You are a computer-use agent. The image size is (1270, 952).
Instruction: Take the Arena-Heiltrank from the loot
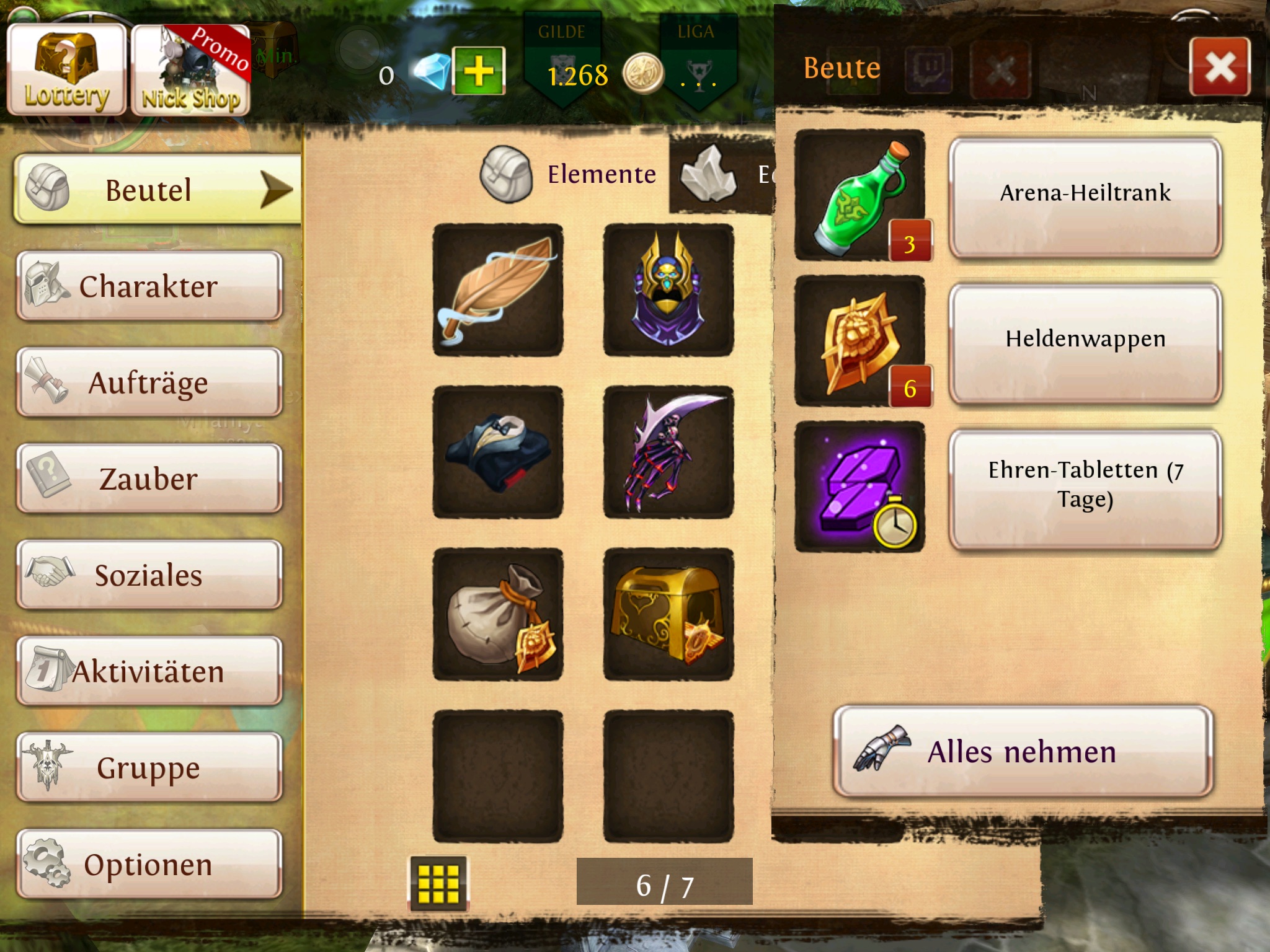(1085, 196)
